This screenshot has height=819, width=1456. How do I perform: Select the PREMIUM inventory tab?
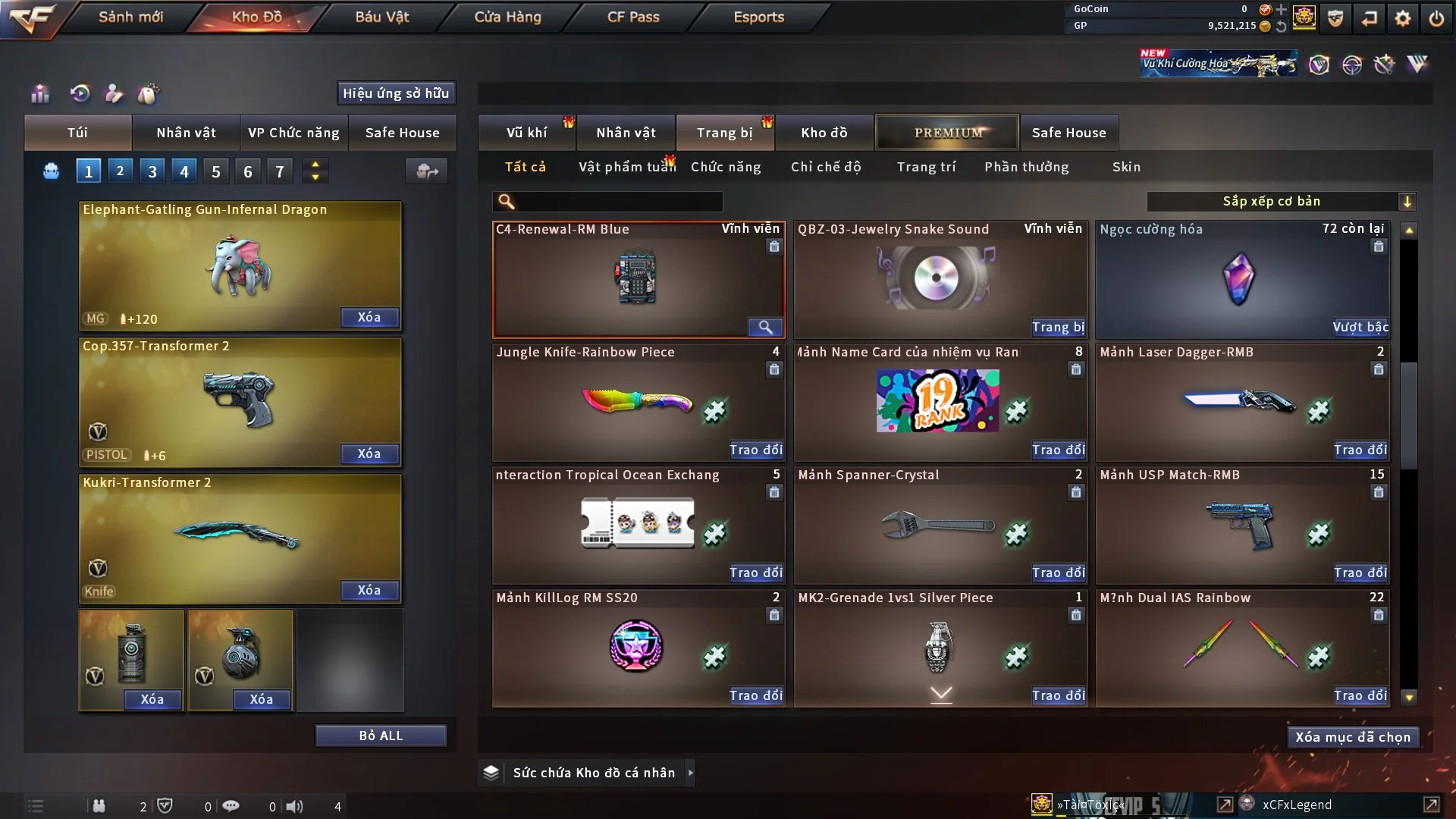(x=947, y=133)
